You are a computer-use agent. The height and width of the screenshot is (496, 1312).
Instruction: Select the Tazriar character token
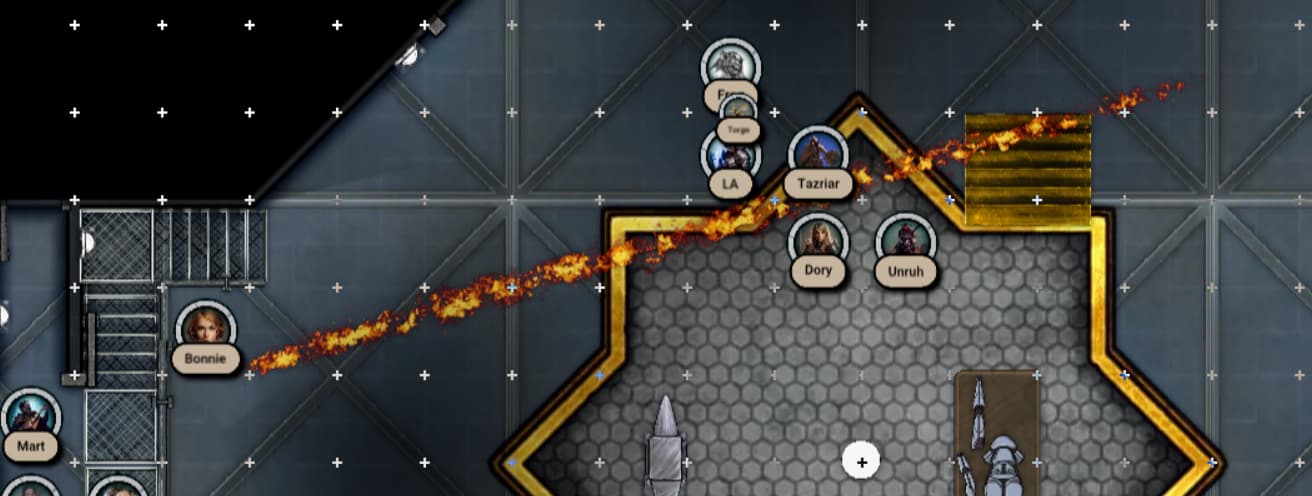coord(818,156)
